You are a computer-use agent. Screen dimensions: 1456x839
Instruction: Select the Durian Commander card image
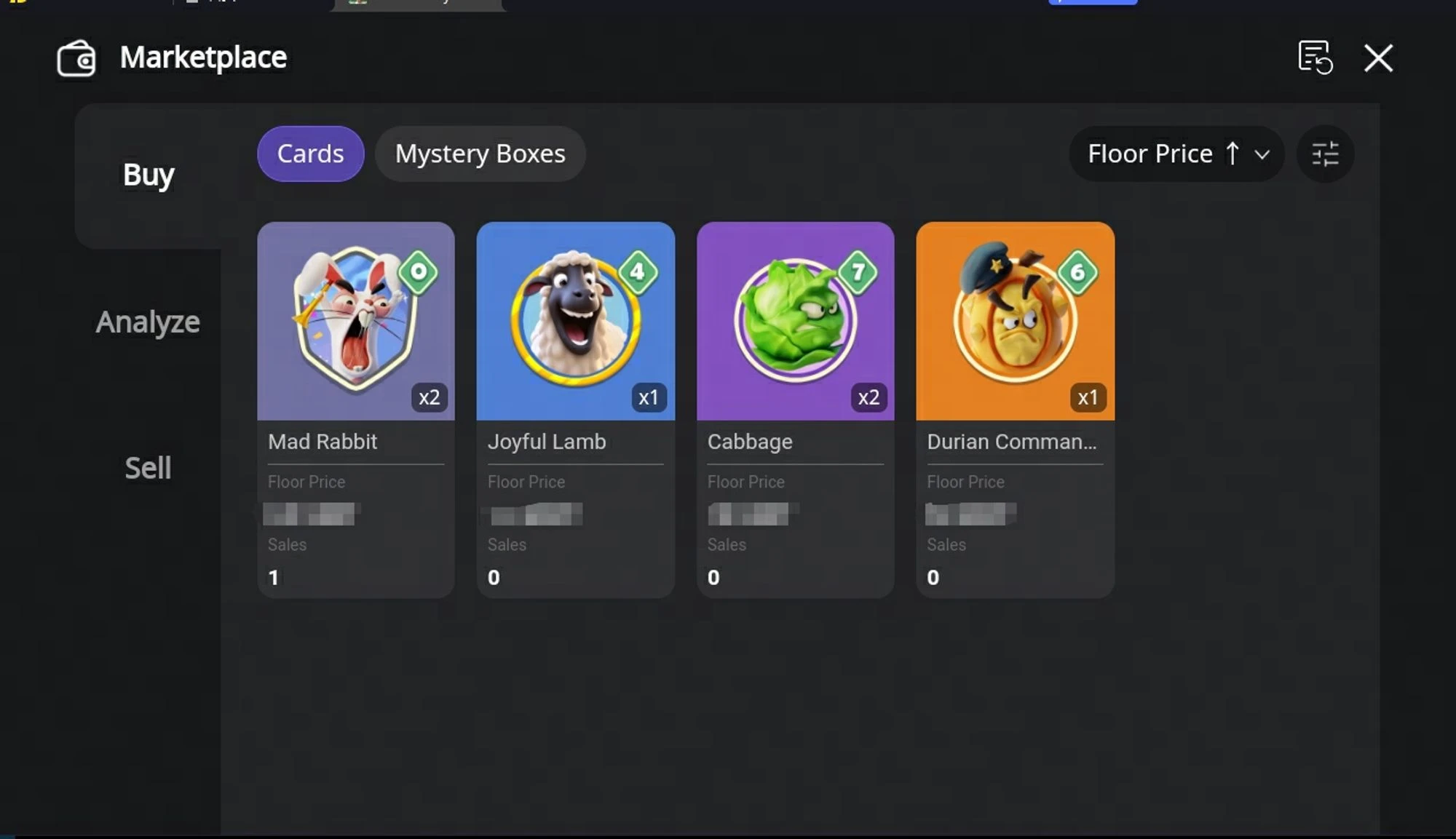pyautogui.click(x=1015, y=320)
